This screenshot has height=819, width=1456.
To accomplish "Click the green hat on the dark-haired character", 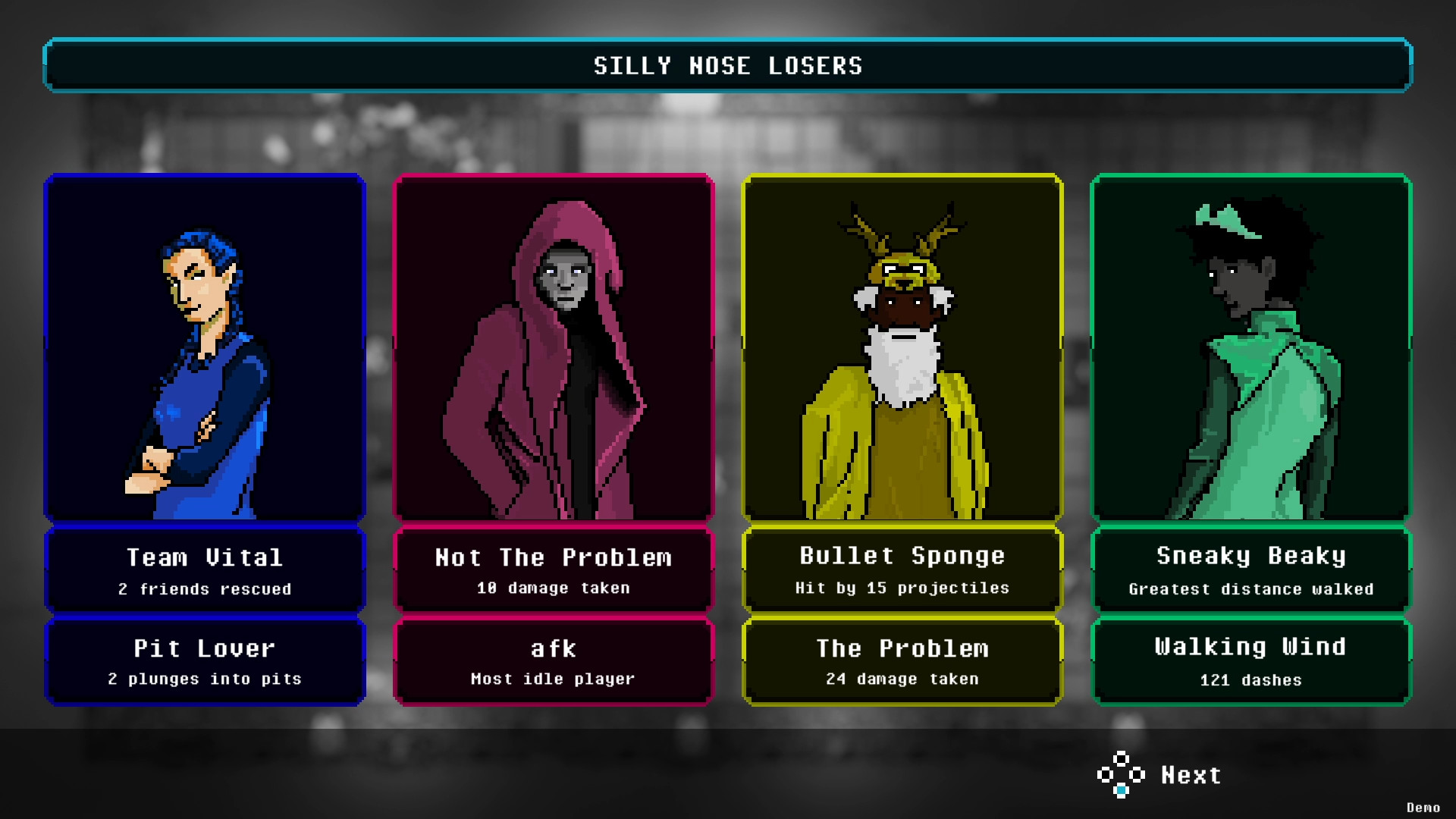I will tap(1221, 216).
